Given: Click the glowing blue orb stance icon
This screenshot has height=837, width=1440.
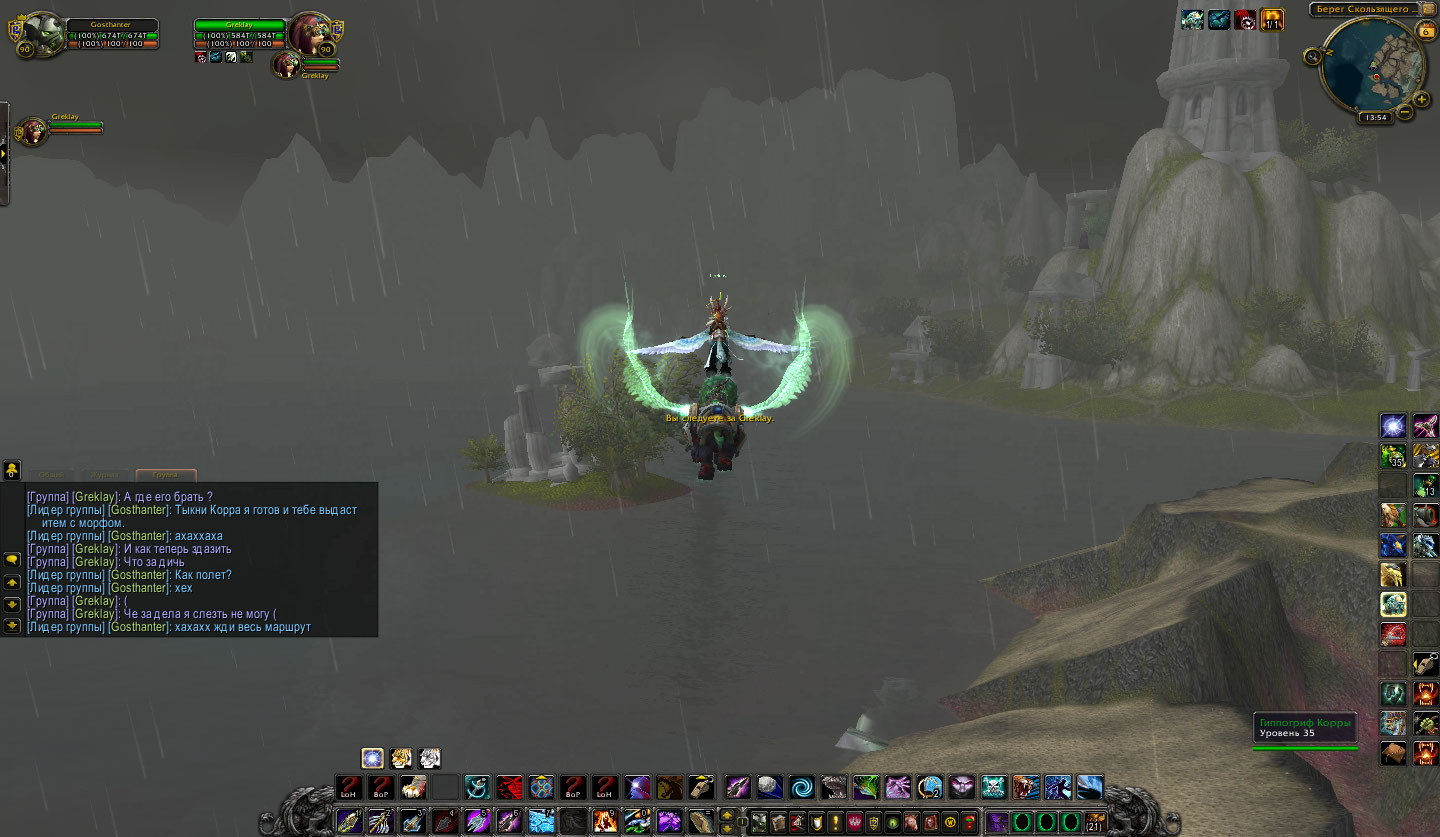Looking at the screenshot, I should 372,758.
